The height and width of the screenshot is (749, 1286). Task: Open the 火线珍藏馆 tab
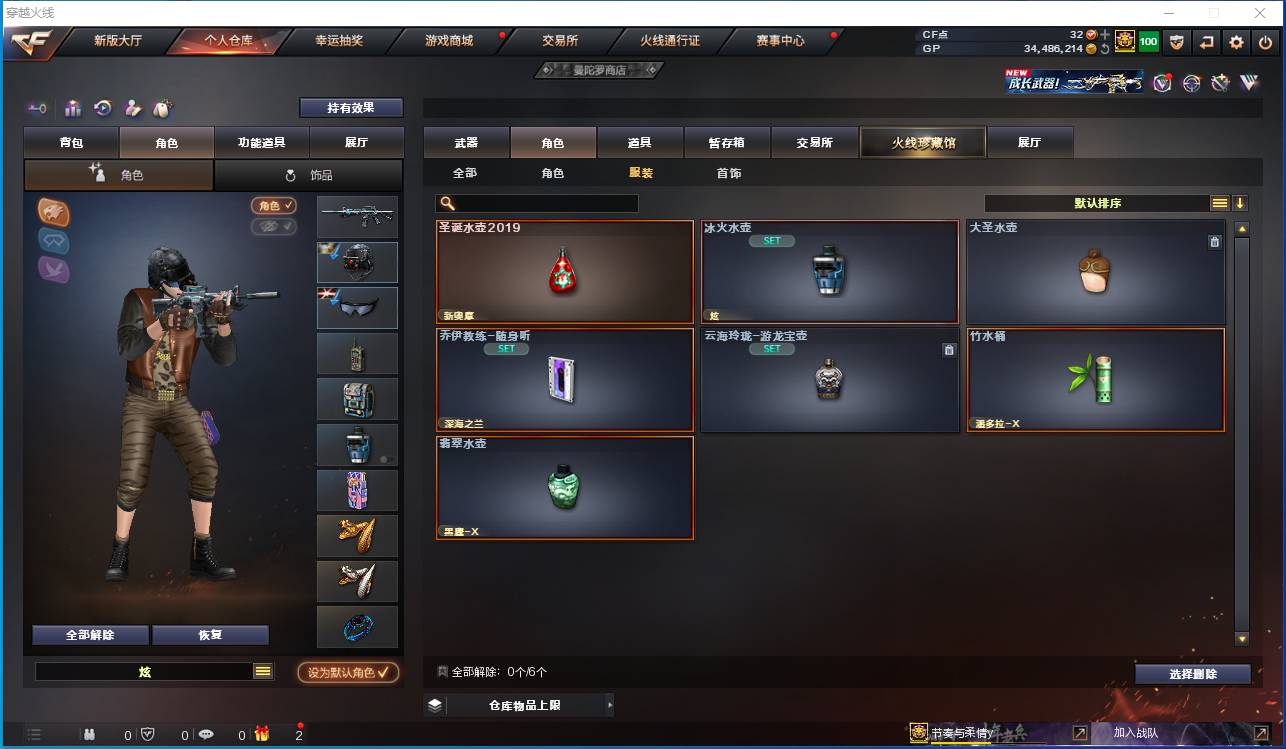[x=921, y=142]
